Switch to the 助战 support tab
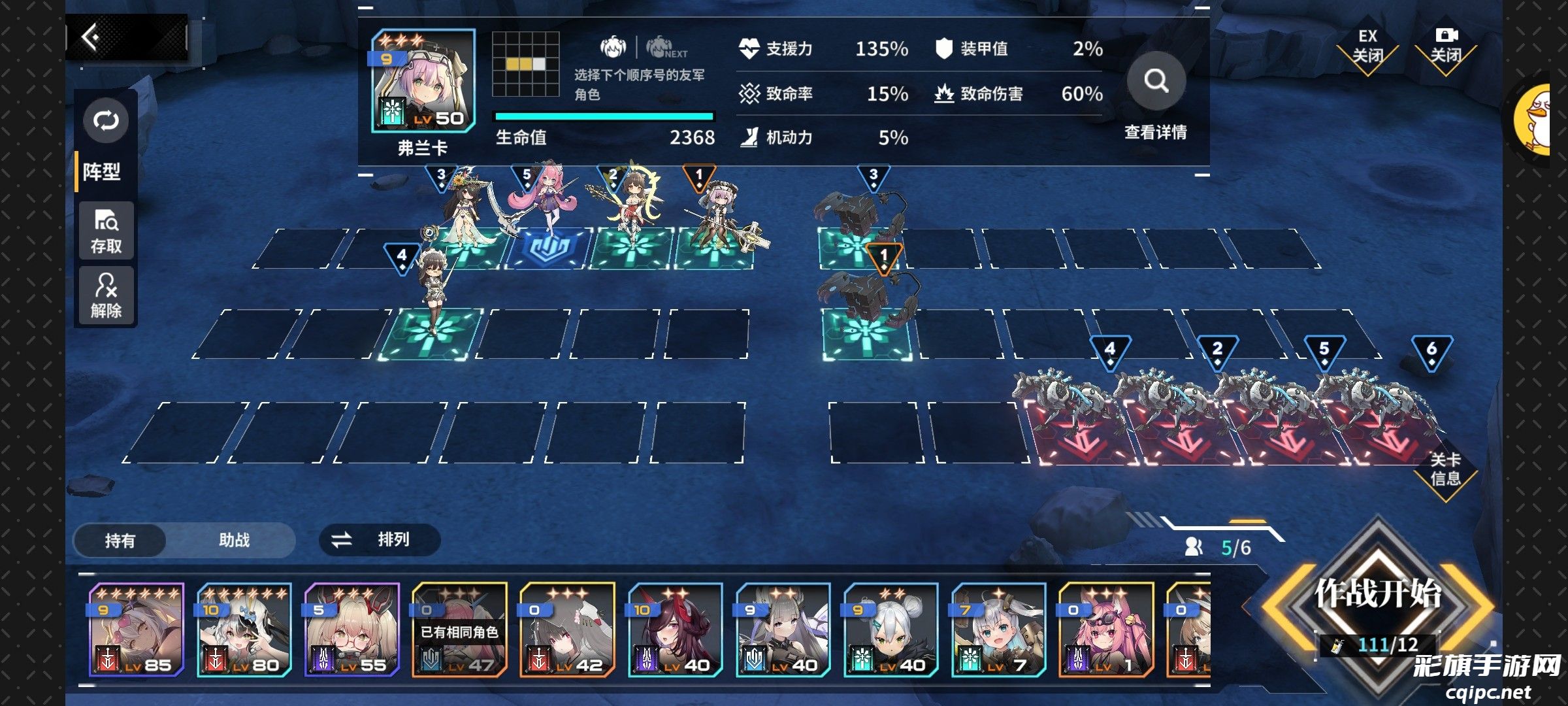Screen dimensions: 1568x706 tap(234, 541)
